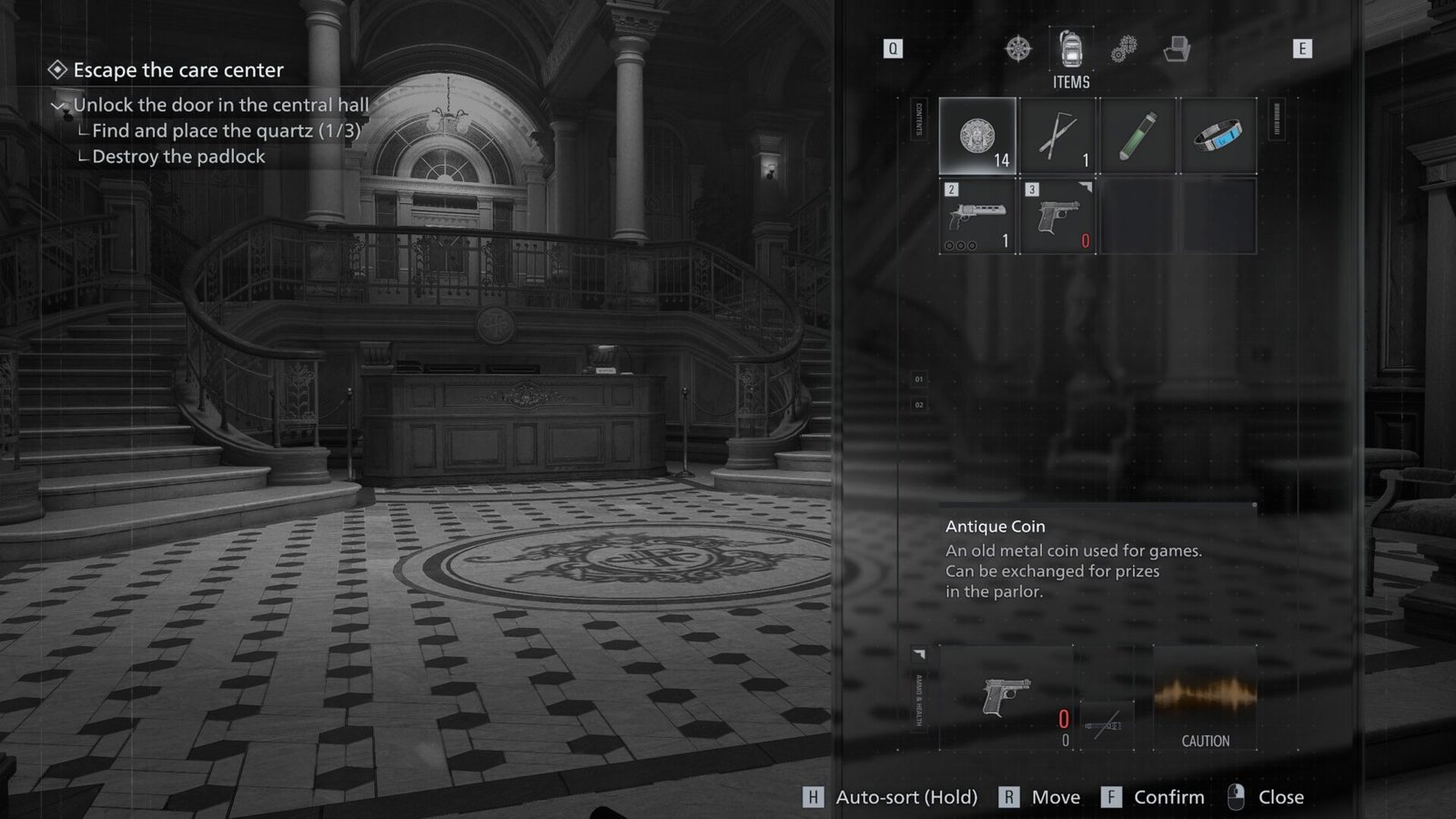This screenshot has width=1456, height=819.
Task: Choose the green vial injector slot
Action: click(1137, 136)
